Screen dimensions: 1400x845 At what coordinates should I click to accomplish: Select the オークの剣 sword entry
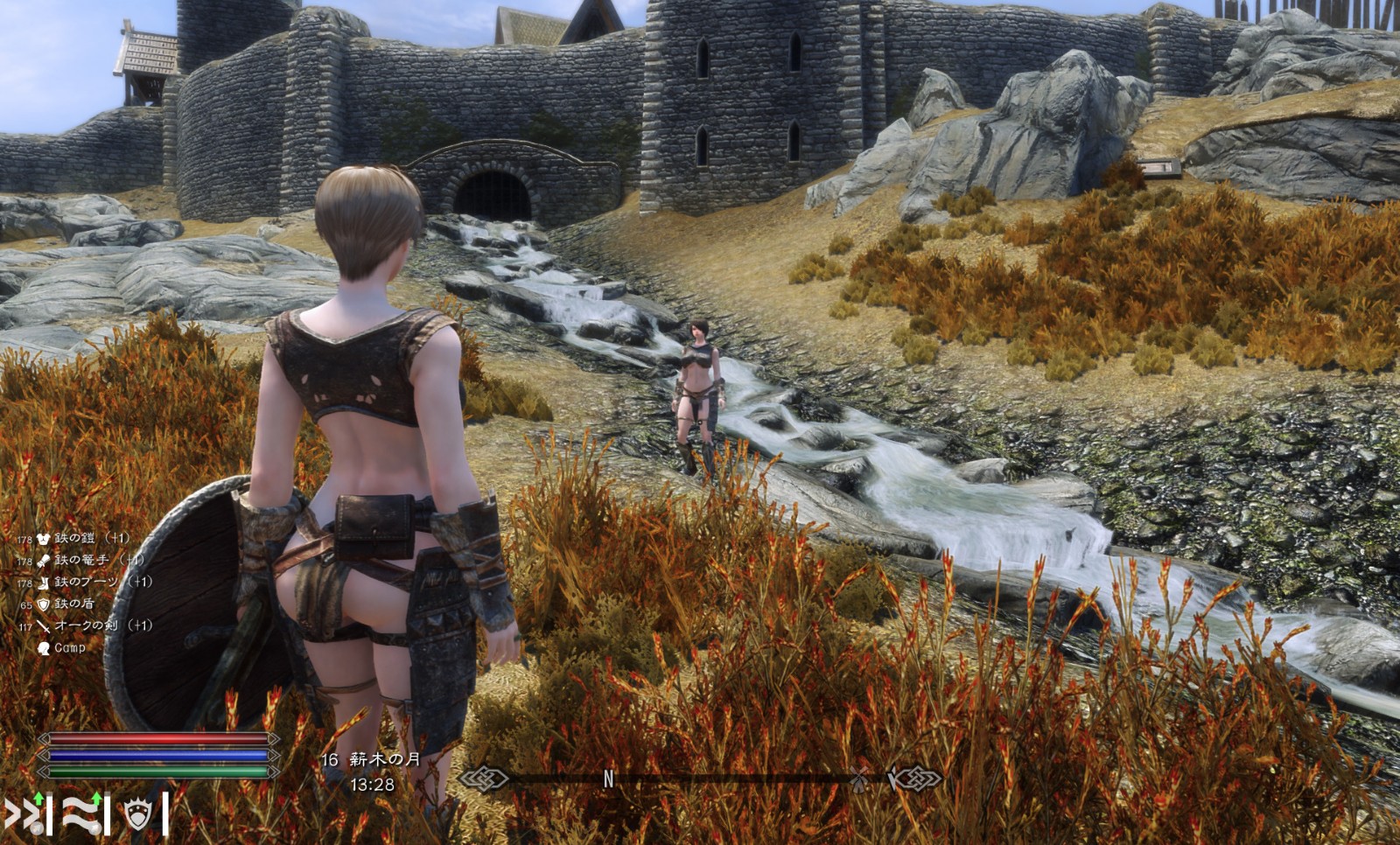pyautogui.click(x=86, y=625)
